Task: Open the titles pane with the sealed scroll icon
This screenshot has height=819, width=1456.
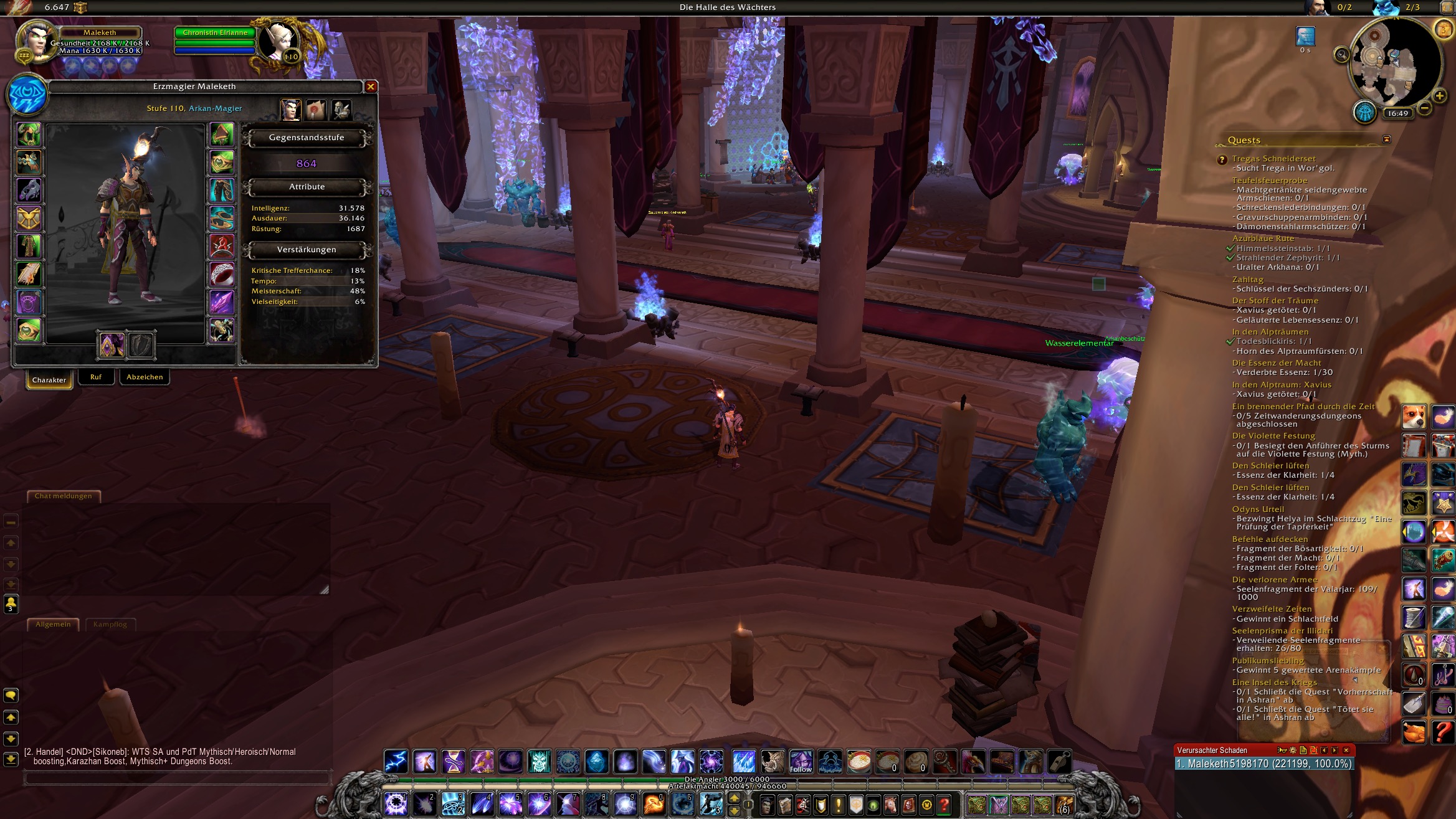Action: pos(316,110)
